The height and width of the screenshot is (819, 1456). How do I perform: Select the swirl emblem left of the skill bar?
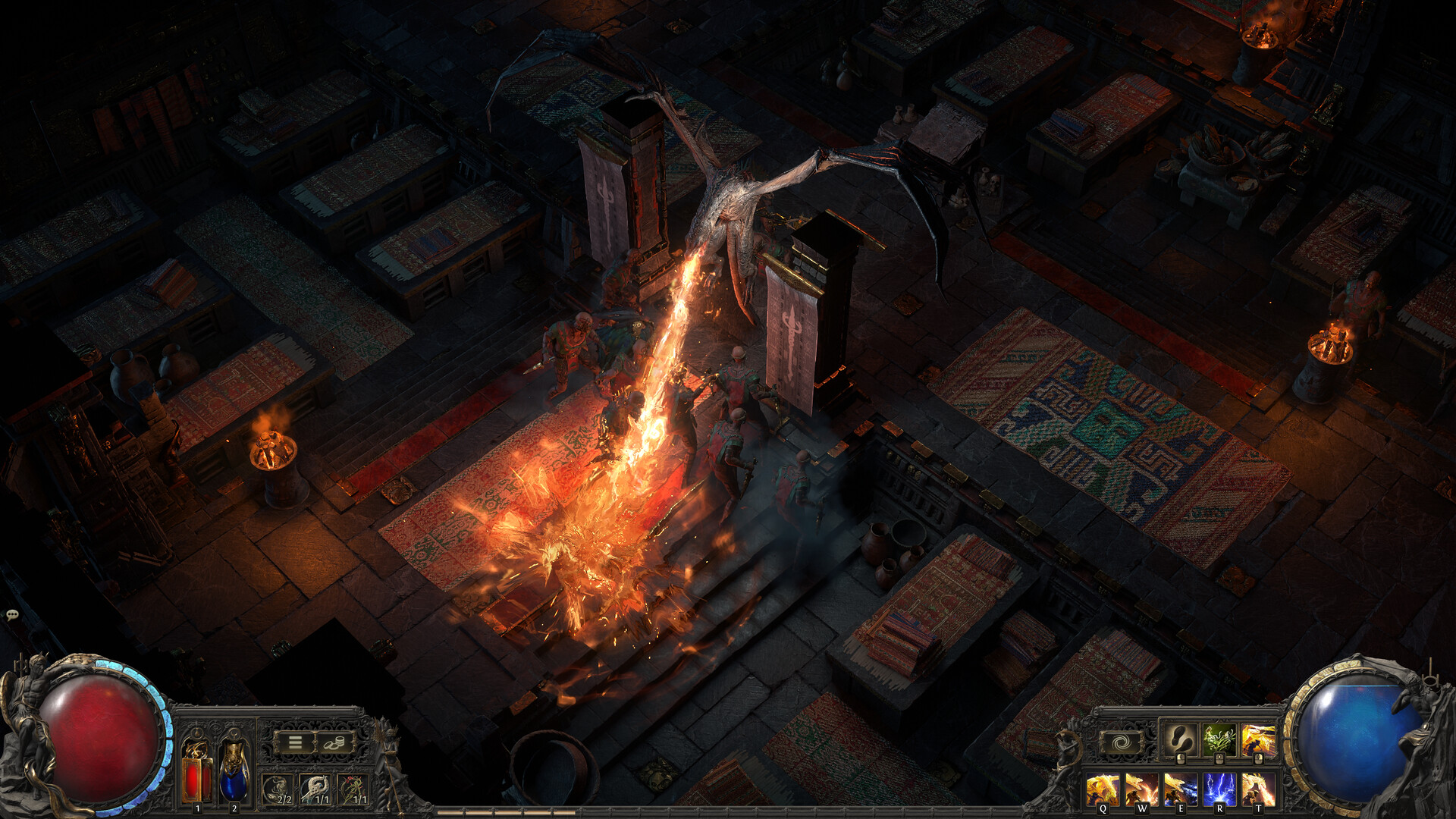tap(1120, 742)
